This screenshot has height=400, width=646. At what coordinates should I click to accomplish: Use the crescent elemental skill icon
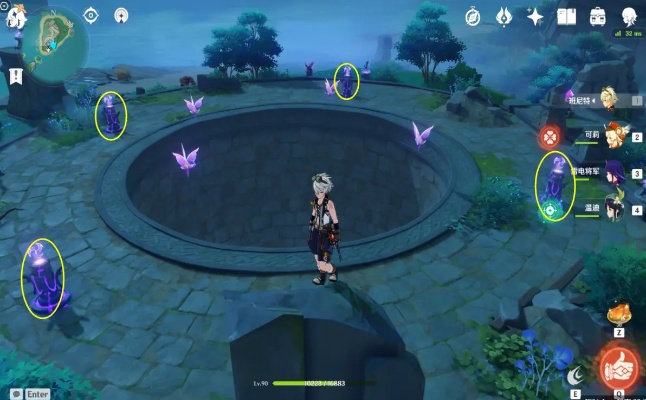(575, 376)
